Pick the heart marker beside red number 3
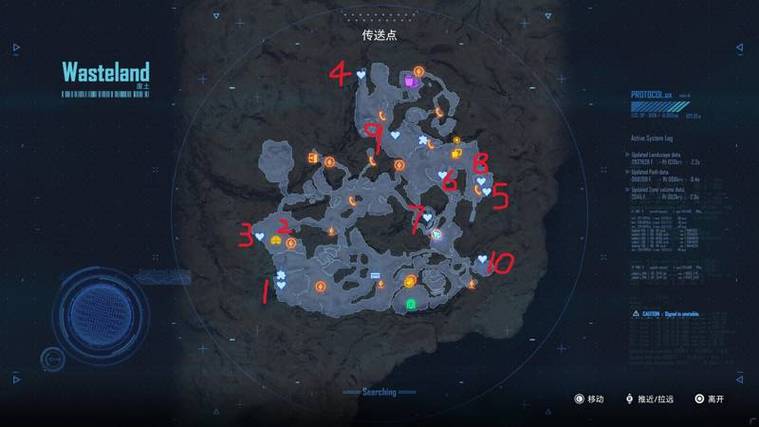Screen dimensions: 759x427 (x=260, y=237)
